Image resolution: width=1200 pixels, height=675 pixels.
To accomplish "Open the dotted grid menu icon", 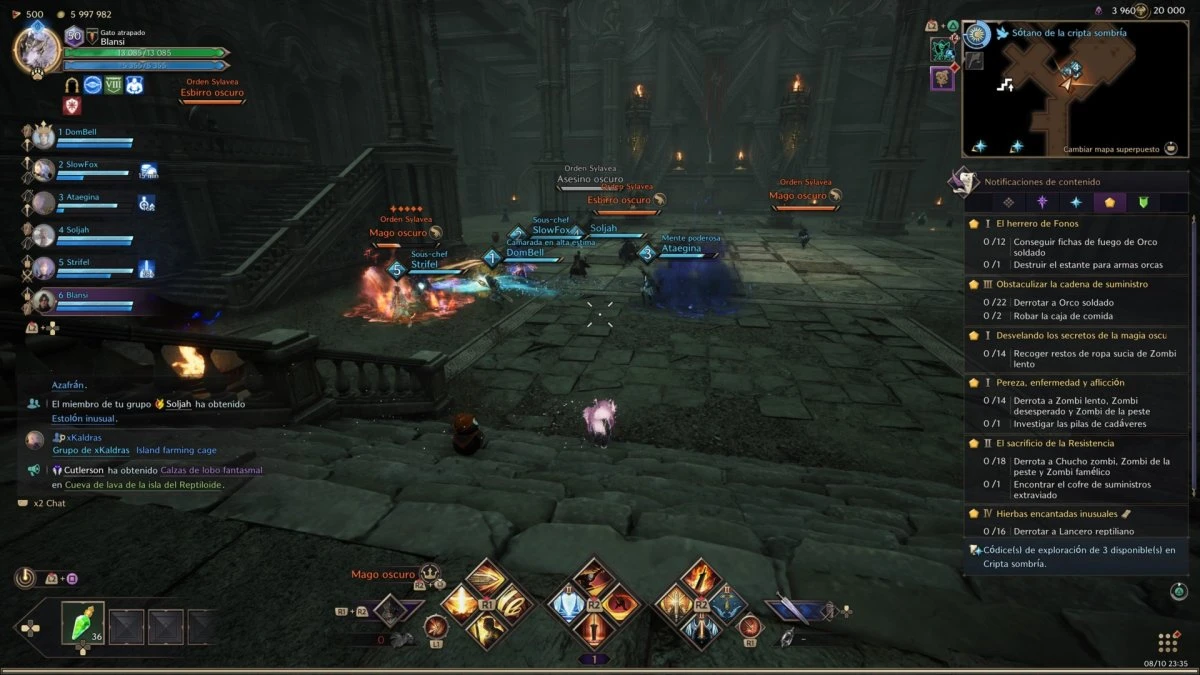I will [1167, 642].
